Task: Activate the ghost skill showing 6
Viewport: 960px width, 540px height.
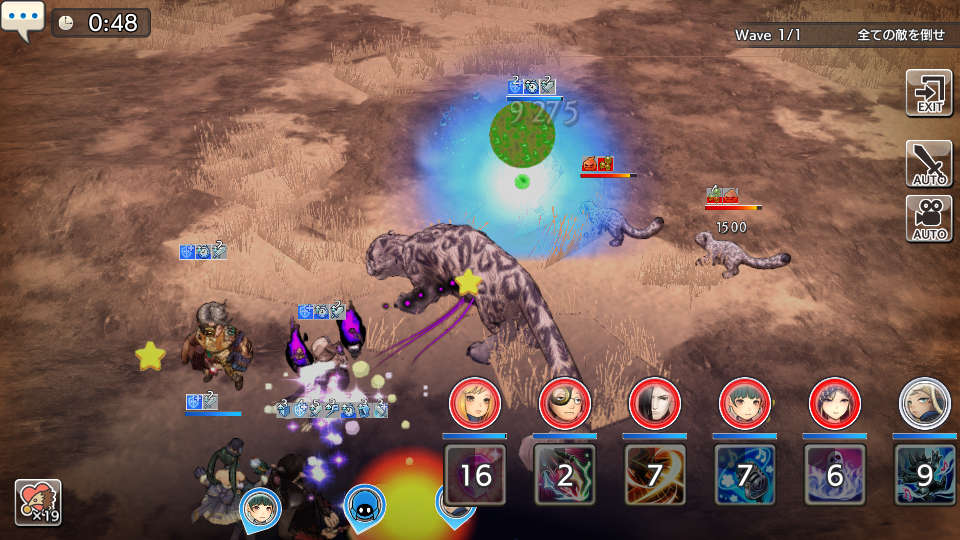Action: [835, 474]
